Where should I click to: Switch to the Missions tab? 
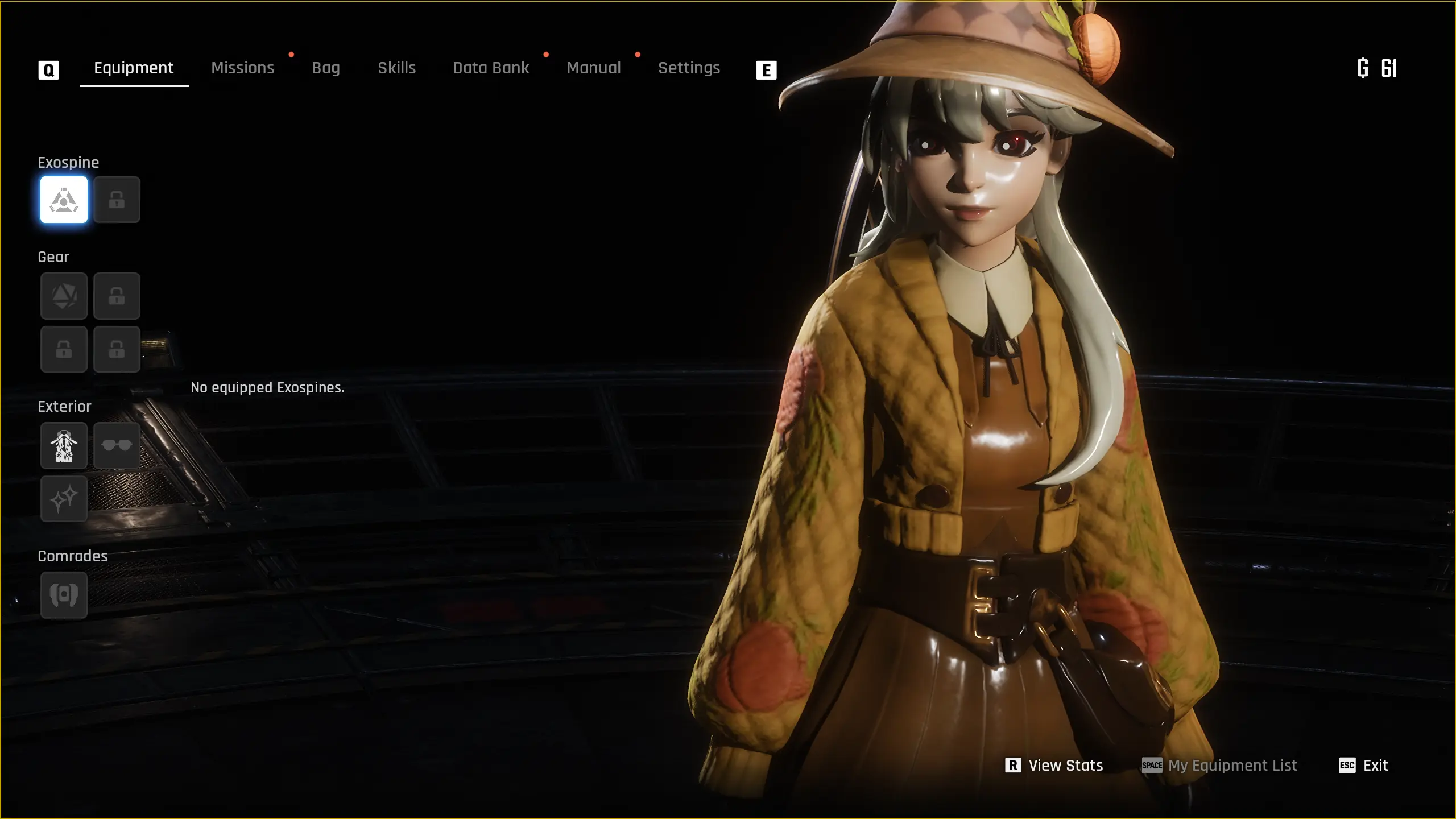pyautogui.click(x=242, y=68)
